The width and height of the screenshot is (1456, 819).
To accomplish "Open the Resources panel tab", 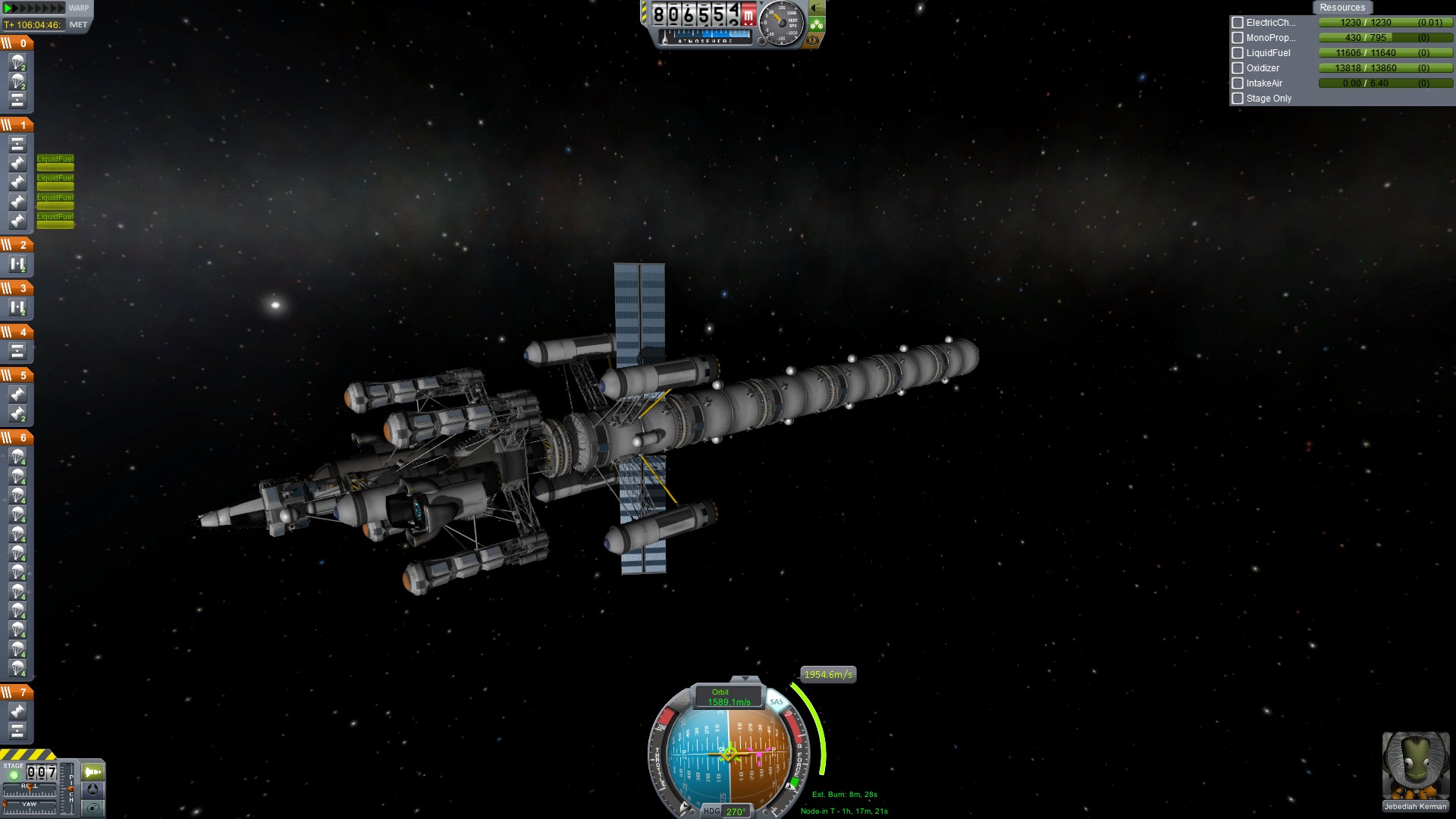I will (x=1341, y=8).
